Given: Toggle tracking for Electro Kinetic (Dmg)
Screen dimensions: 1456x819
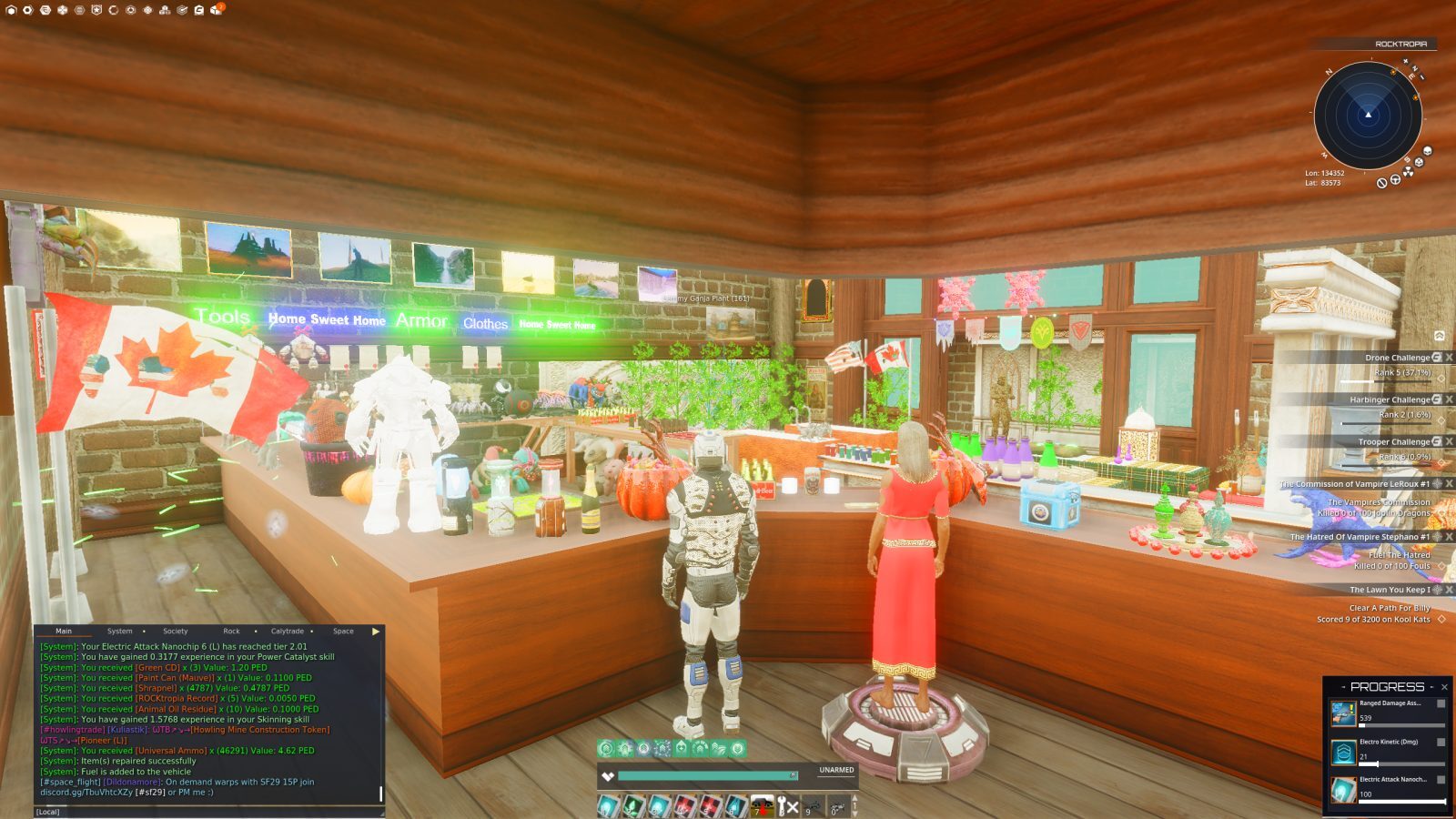Looking at the screenshot, I should point(1441,743).
